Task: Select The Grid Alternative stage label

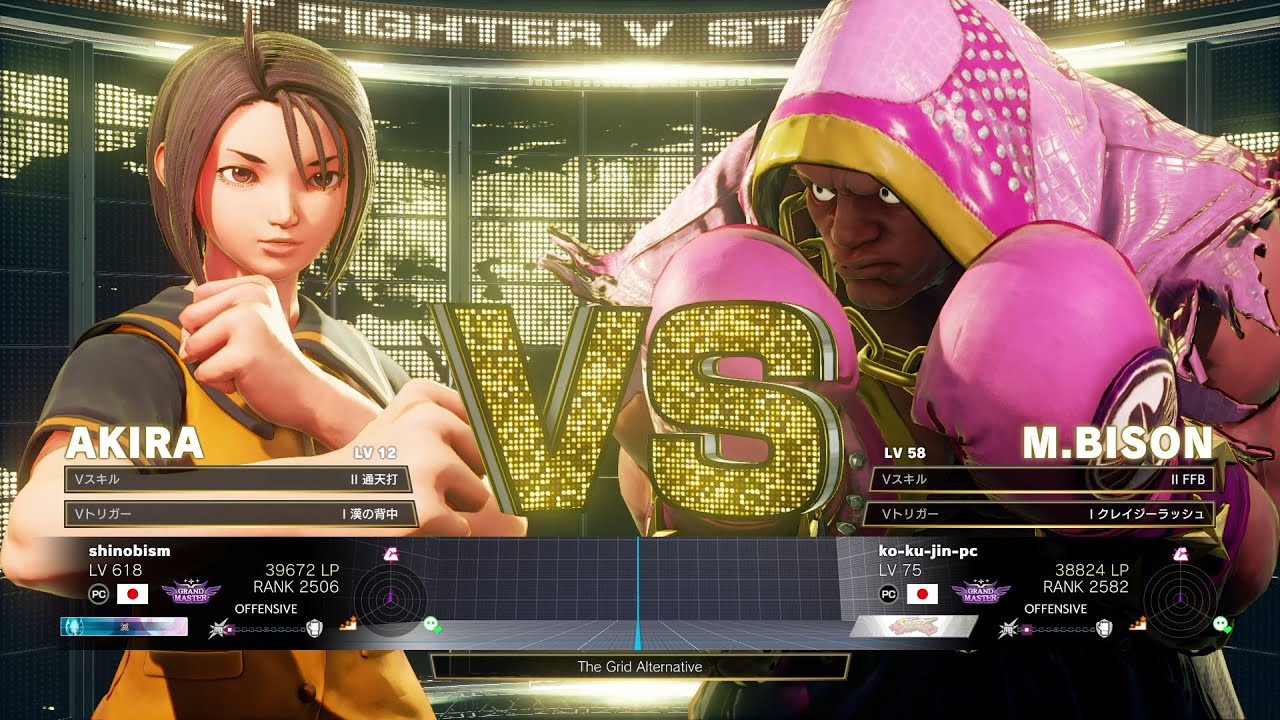Action: (x=640, y=667)
